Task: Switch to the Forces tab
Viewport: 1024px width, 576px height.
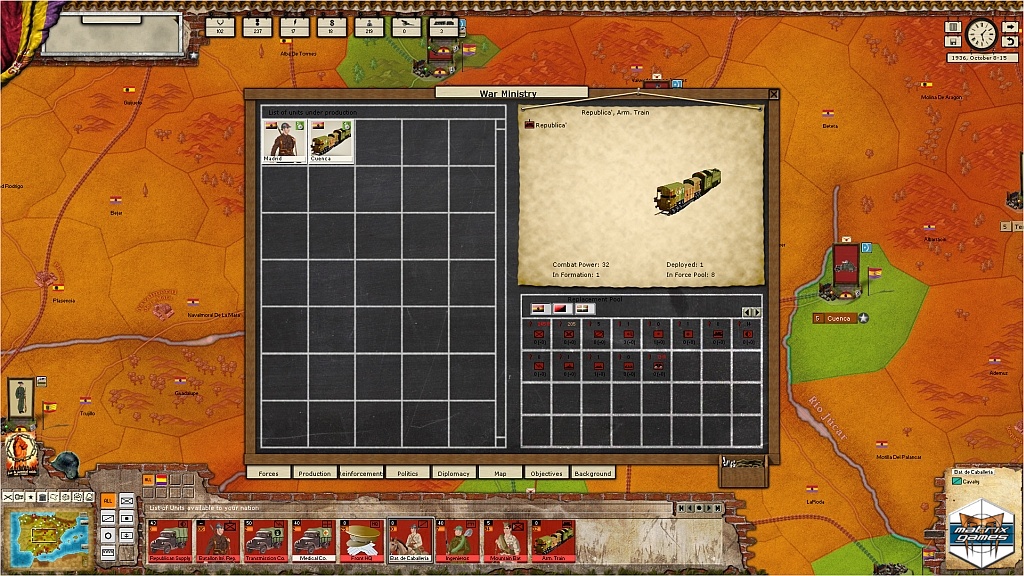Action: click(x=268, y=473)
